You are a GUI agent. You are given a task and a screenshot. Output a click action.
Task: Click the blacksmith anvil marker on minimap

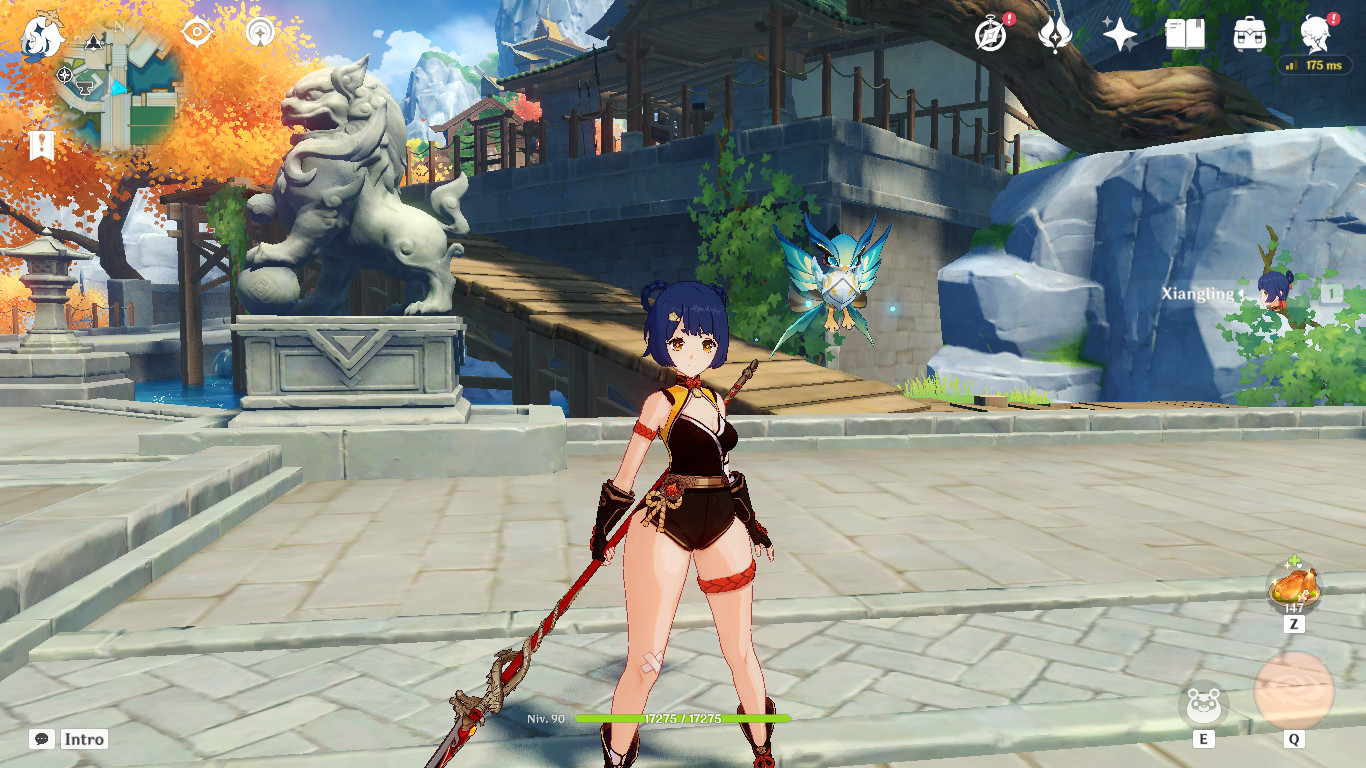(x=85, y=88)
